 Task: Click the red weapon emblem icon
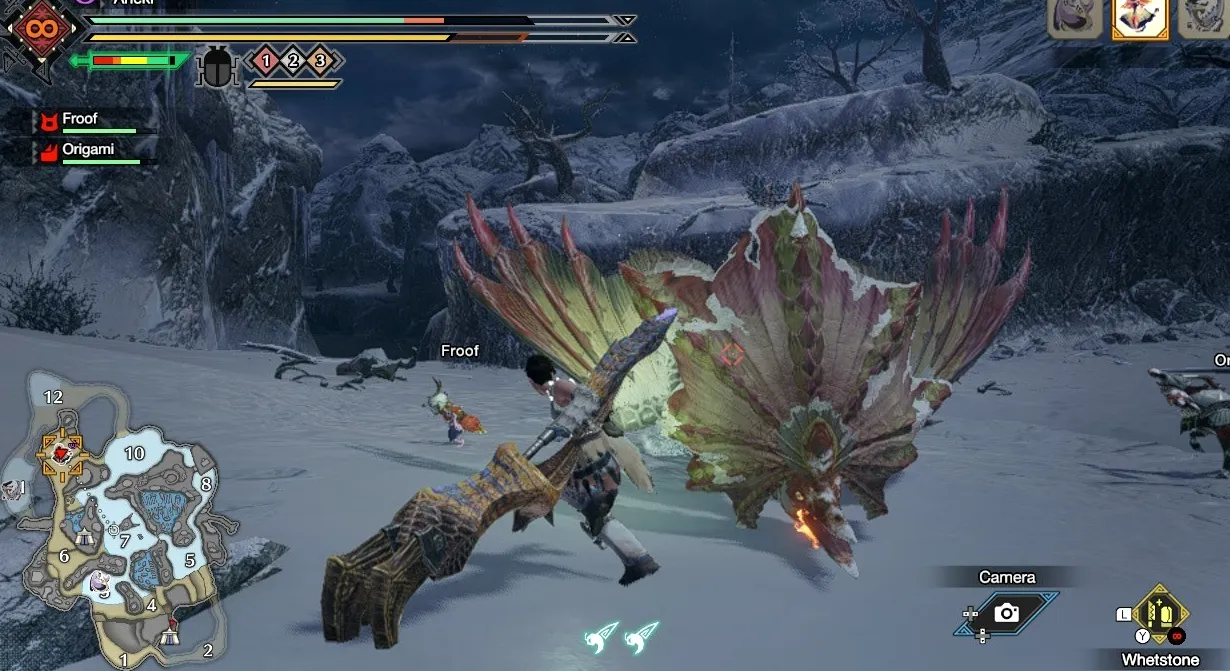[41, 29]
